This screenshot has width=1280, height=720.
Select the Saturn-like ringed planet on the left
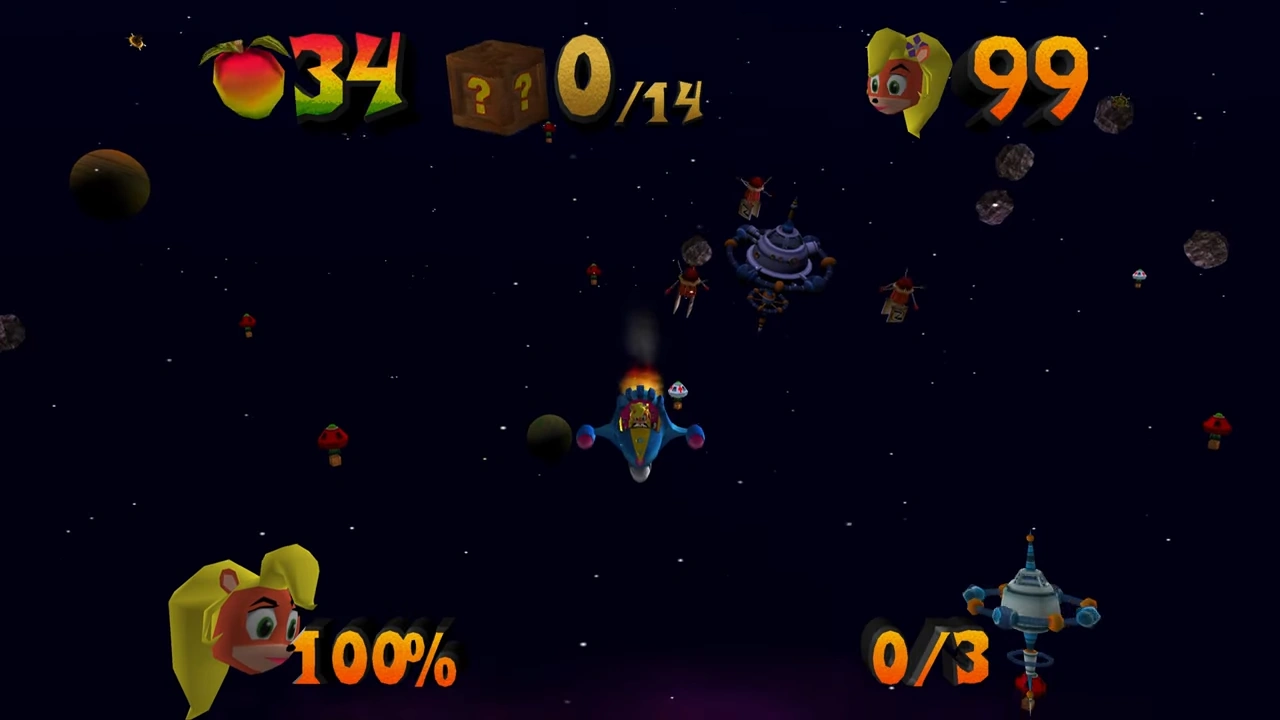[108, 185]
